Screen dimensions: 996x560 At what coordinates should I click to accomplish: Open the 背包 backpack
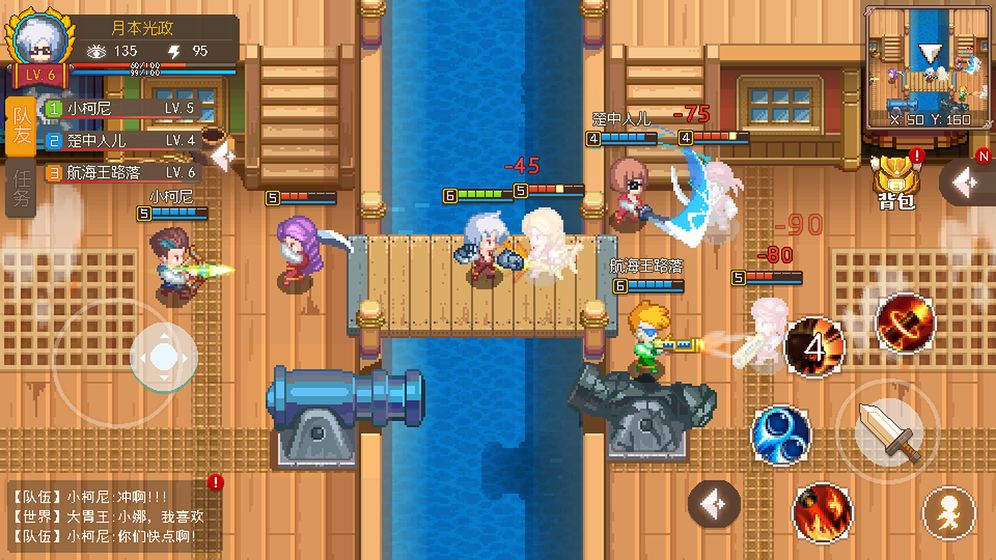895,180
